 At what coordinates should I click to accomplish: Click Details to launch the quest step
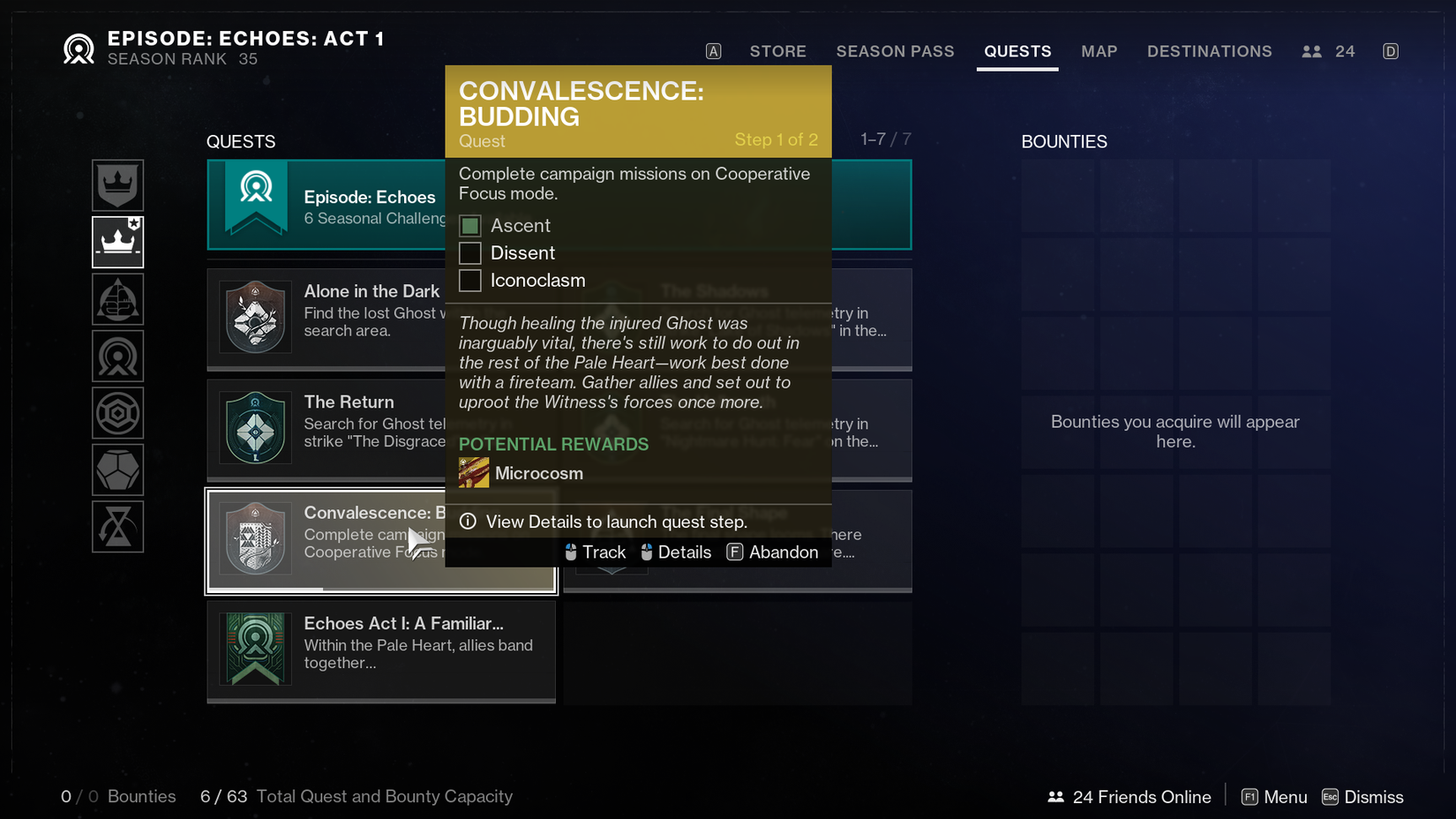[684, 552]
